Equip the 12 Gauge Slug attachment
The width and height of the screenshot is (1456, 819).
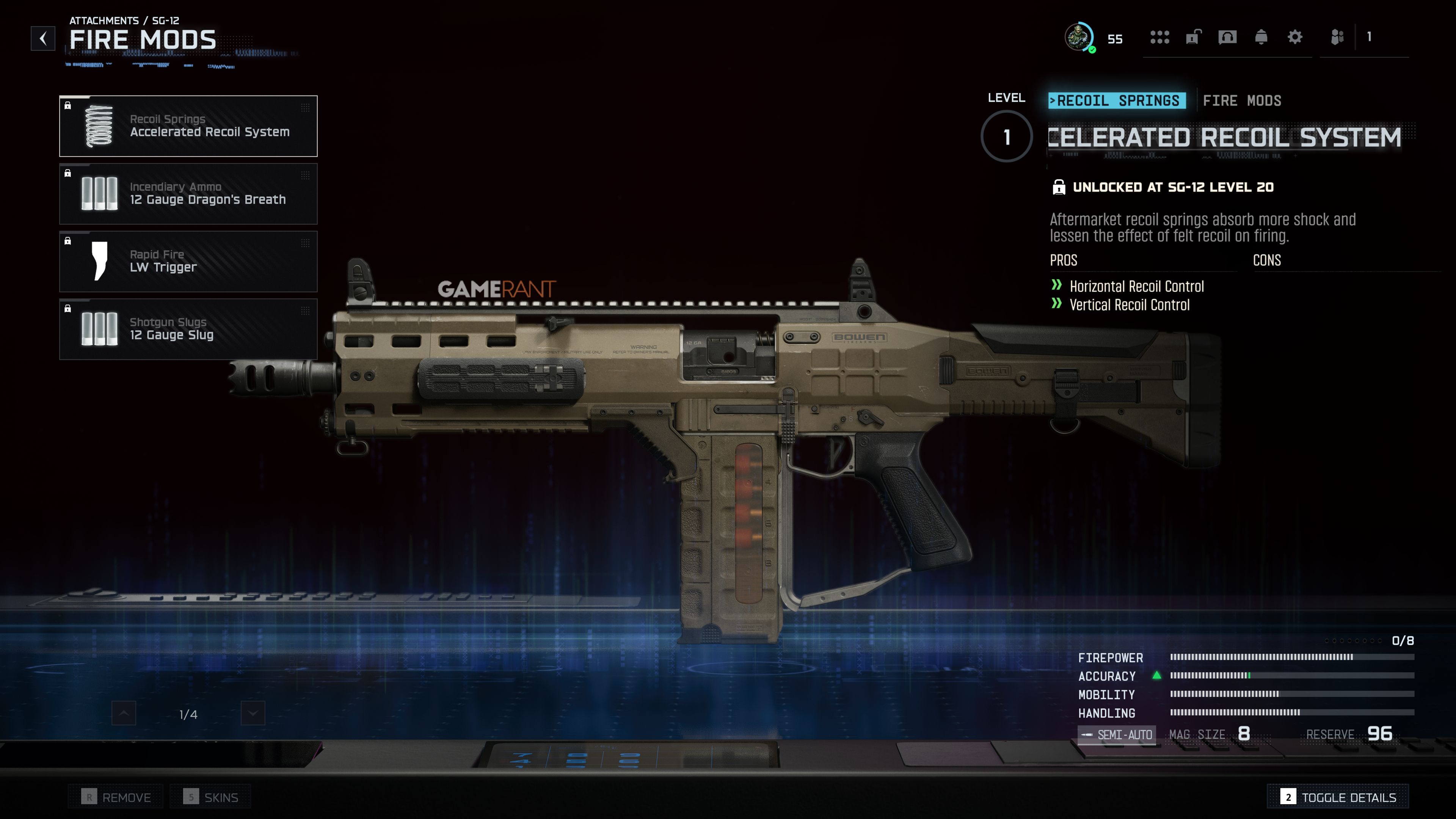tap(188, 329)
